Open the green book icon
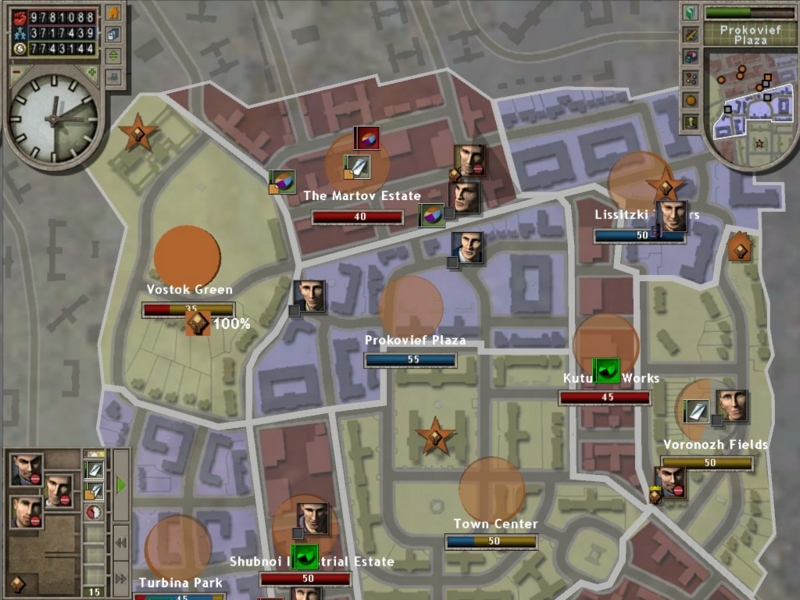Viewport: 800px width, 600px height. [x=691, y=13]
